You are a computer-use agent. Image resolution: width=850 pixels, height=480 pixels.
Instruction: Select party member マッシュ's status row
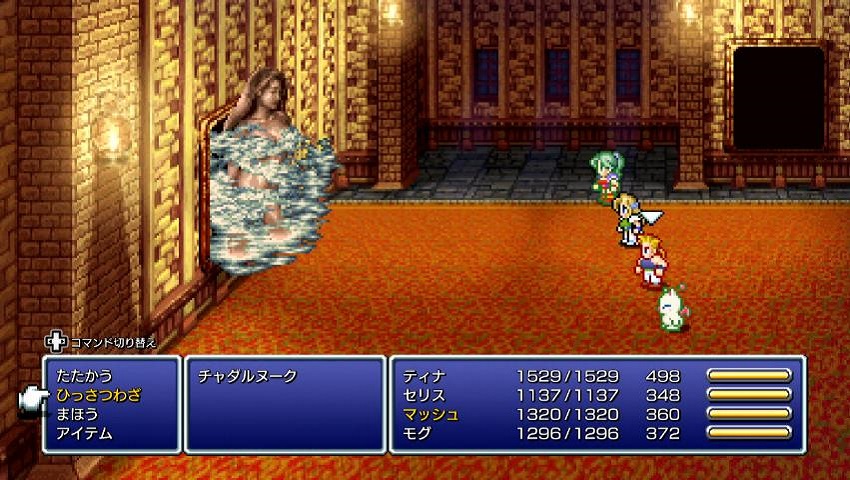pyautogui.click(x=596, y=414)
